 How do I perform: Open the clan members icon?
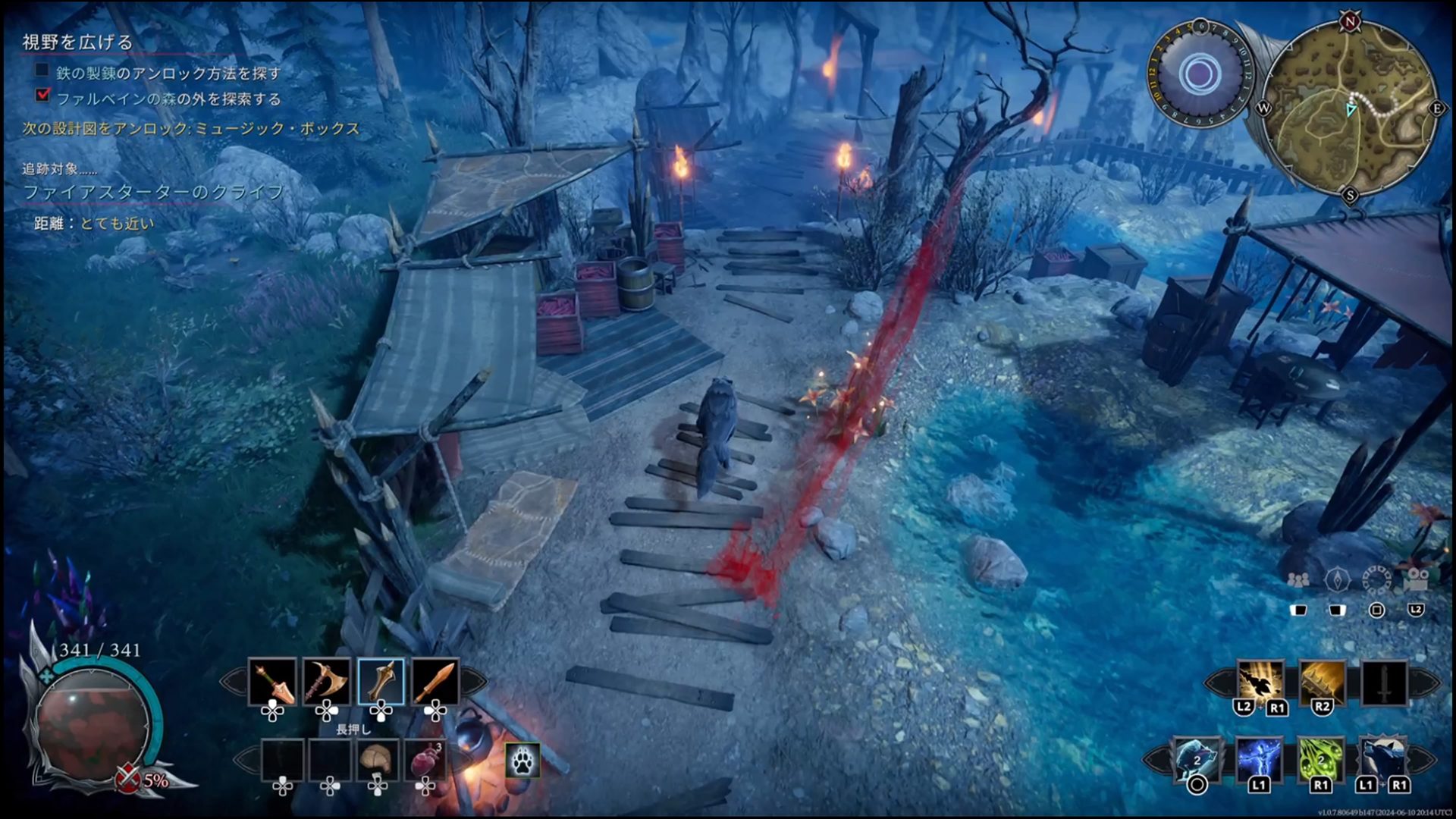(x=1298, y=580)
